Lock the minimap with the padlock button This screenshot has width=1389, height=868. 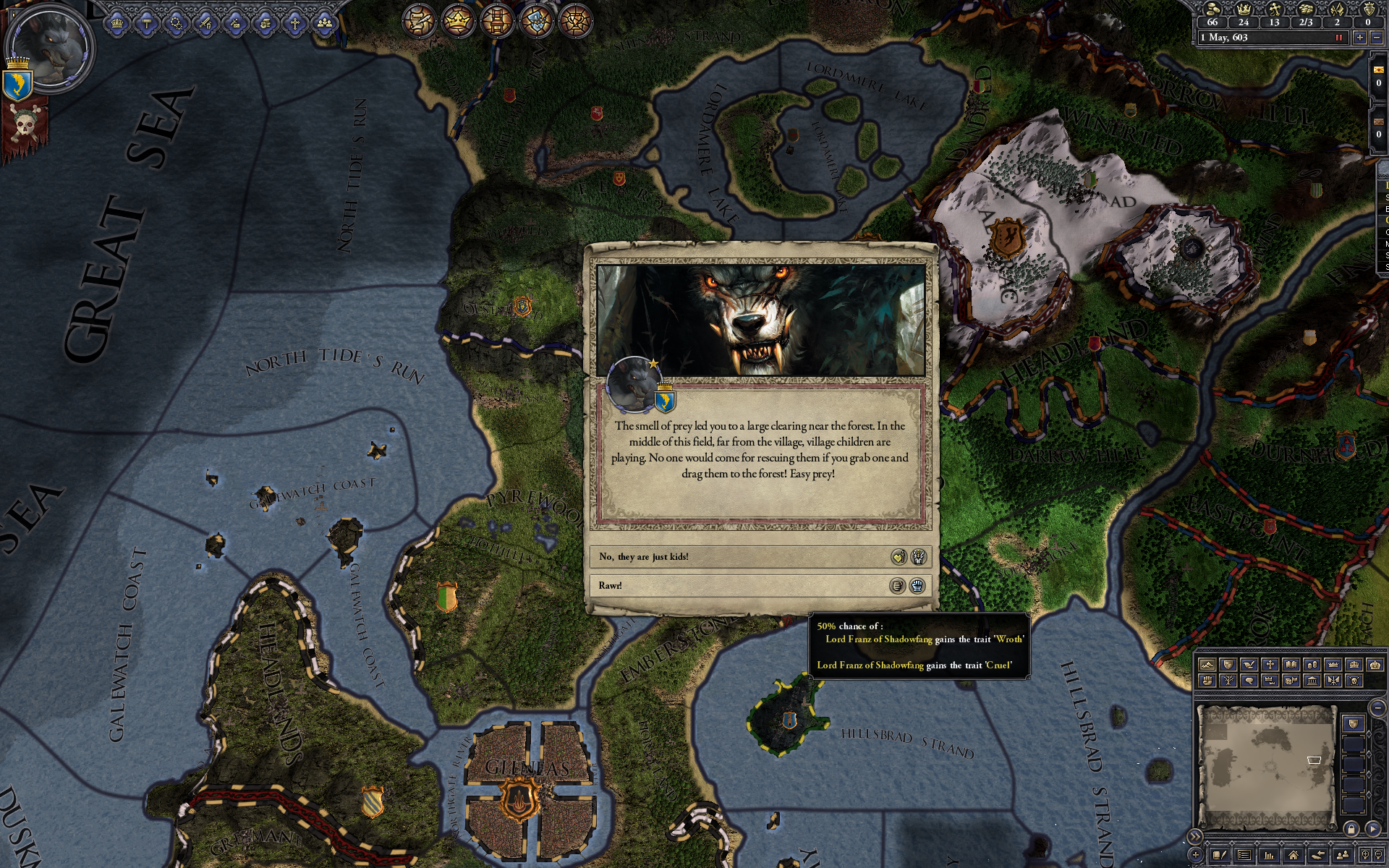pyautogui.click(x=1351, y=828)
